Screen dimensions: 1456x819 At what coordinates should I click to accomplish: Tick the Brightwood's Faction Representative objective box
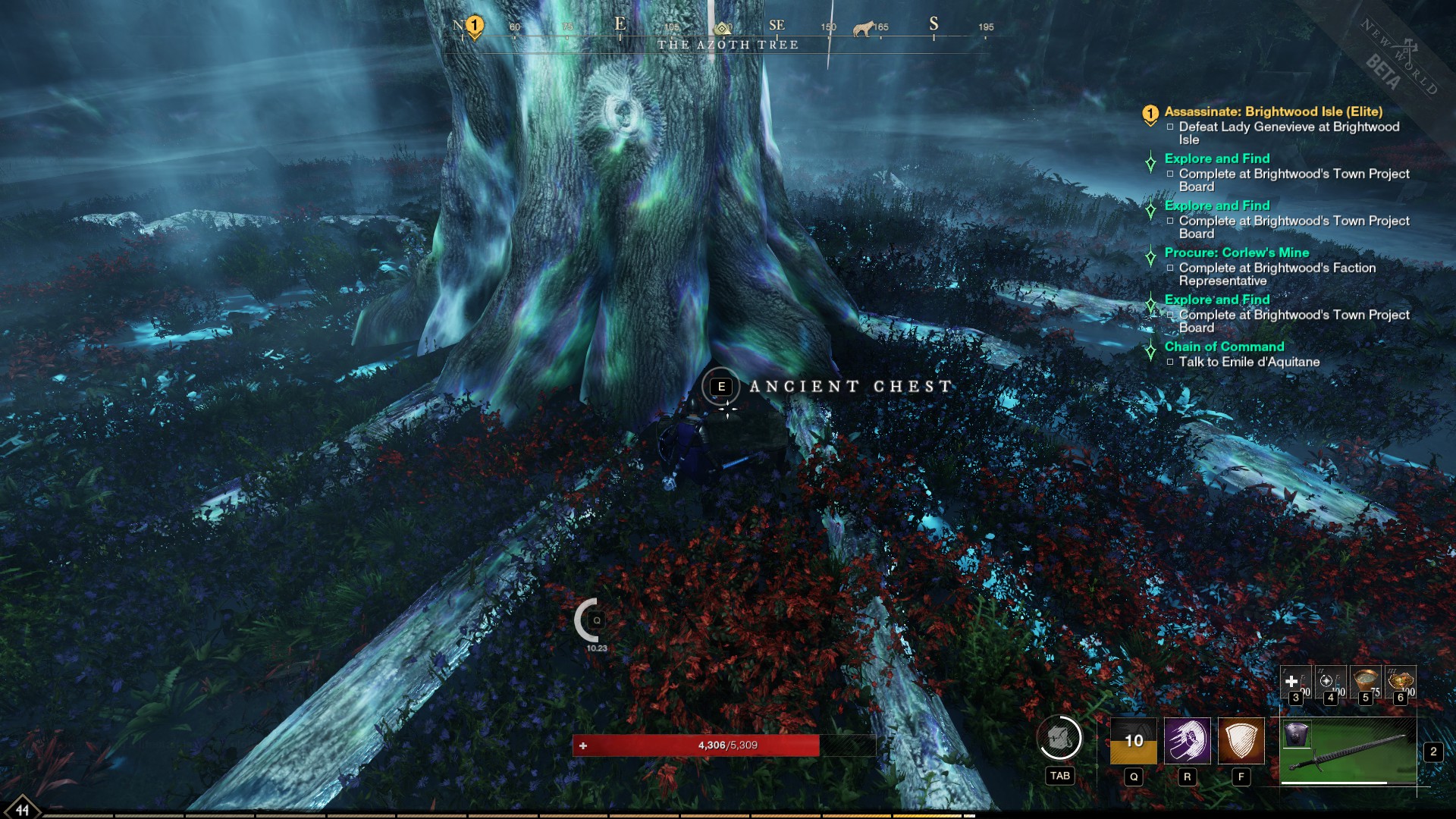(x=1170, y=268)
